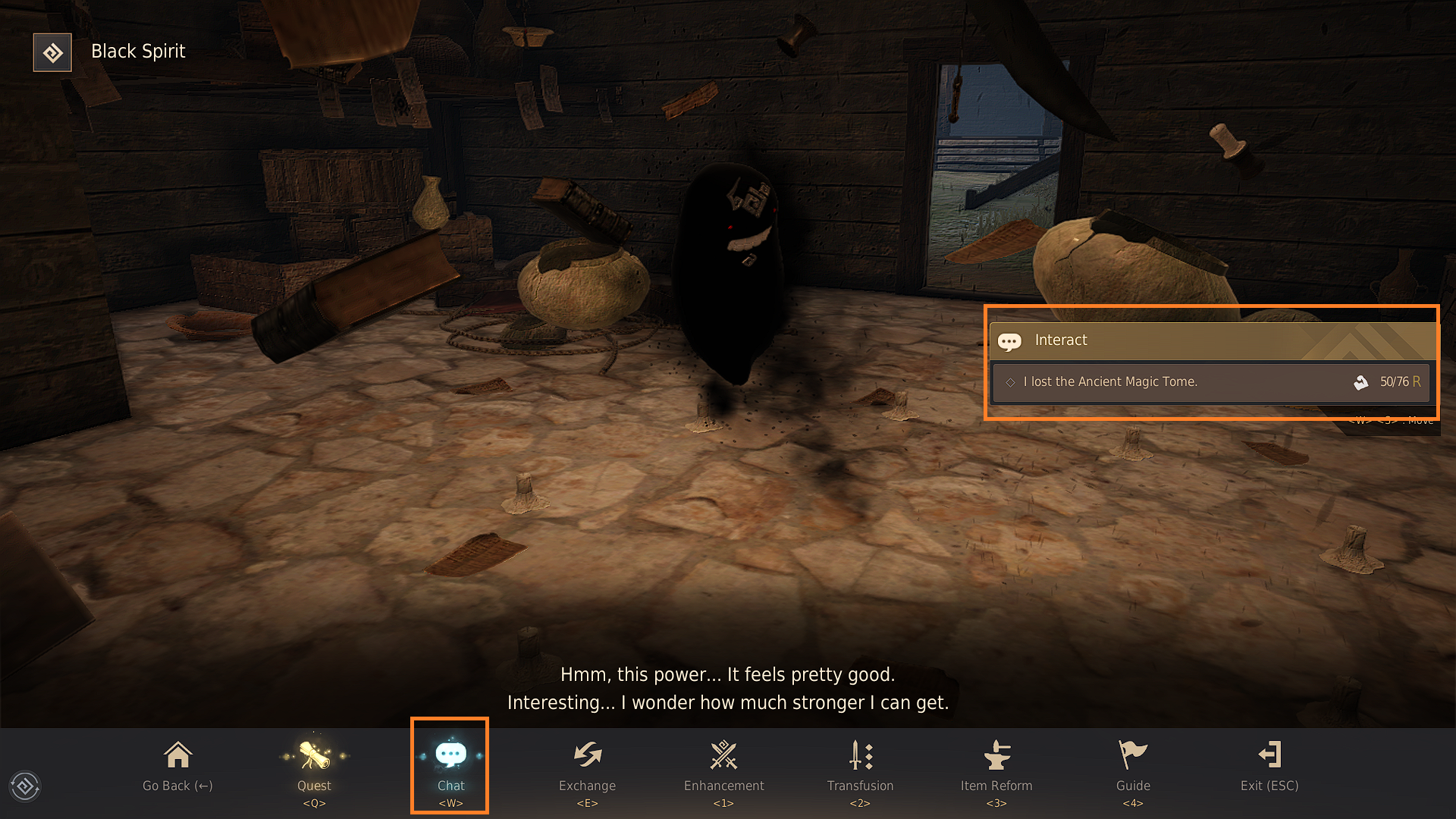Open the Guide menu
The height and width of the screenshot is (819, 1456).
click(1133, 766)
